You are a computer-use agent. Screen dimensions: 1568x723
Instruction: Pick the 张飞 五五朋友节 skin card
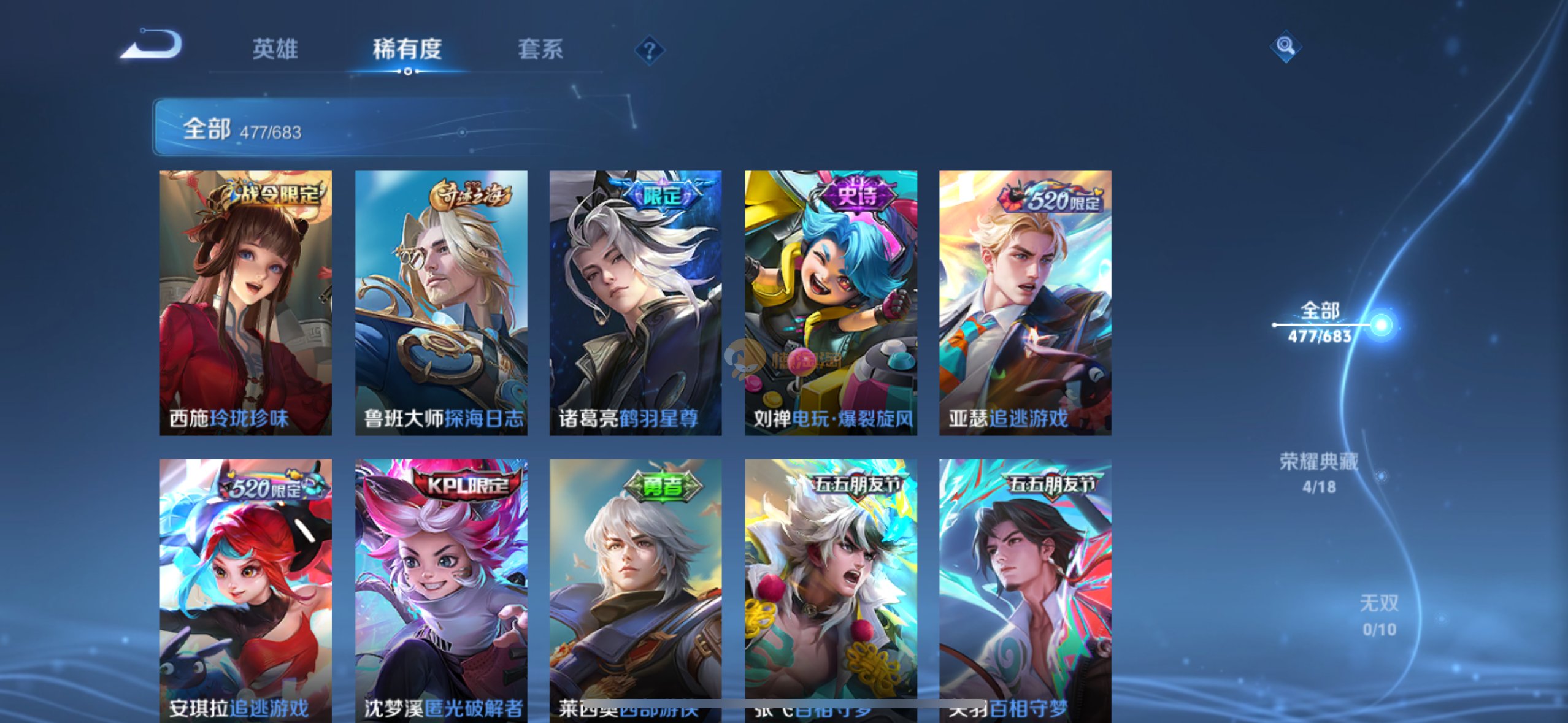pyautogui.click(x=831, y=590)
